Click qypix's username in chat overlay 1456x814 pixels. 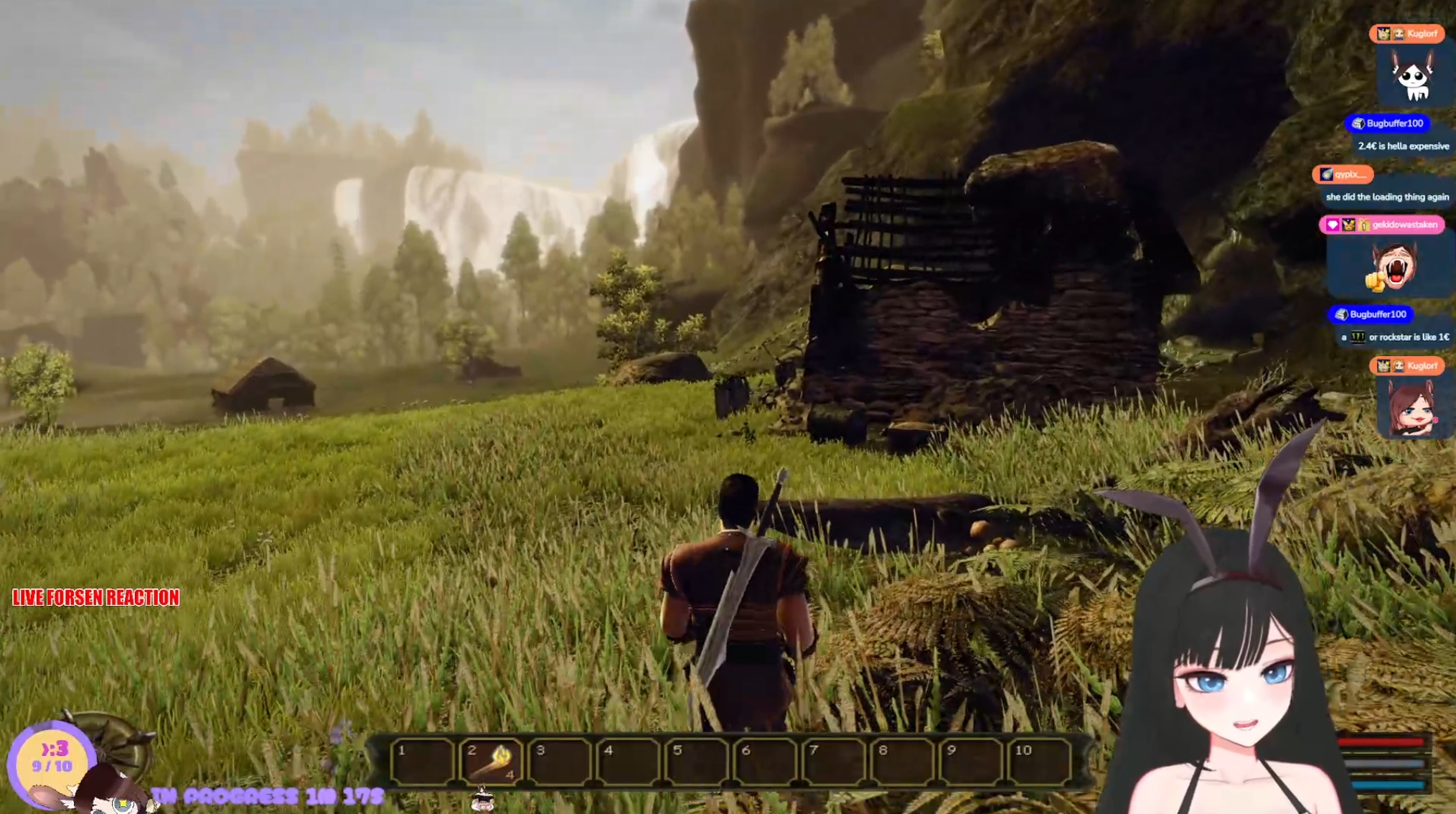tap(1350, 174)
